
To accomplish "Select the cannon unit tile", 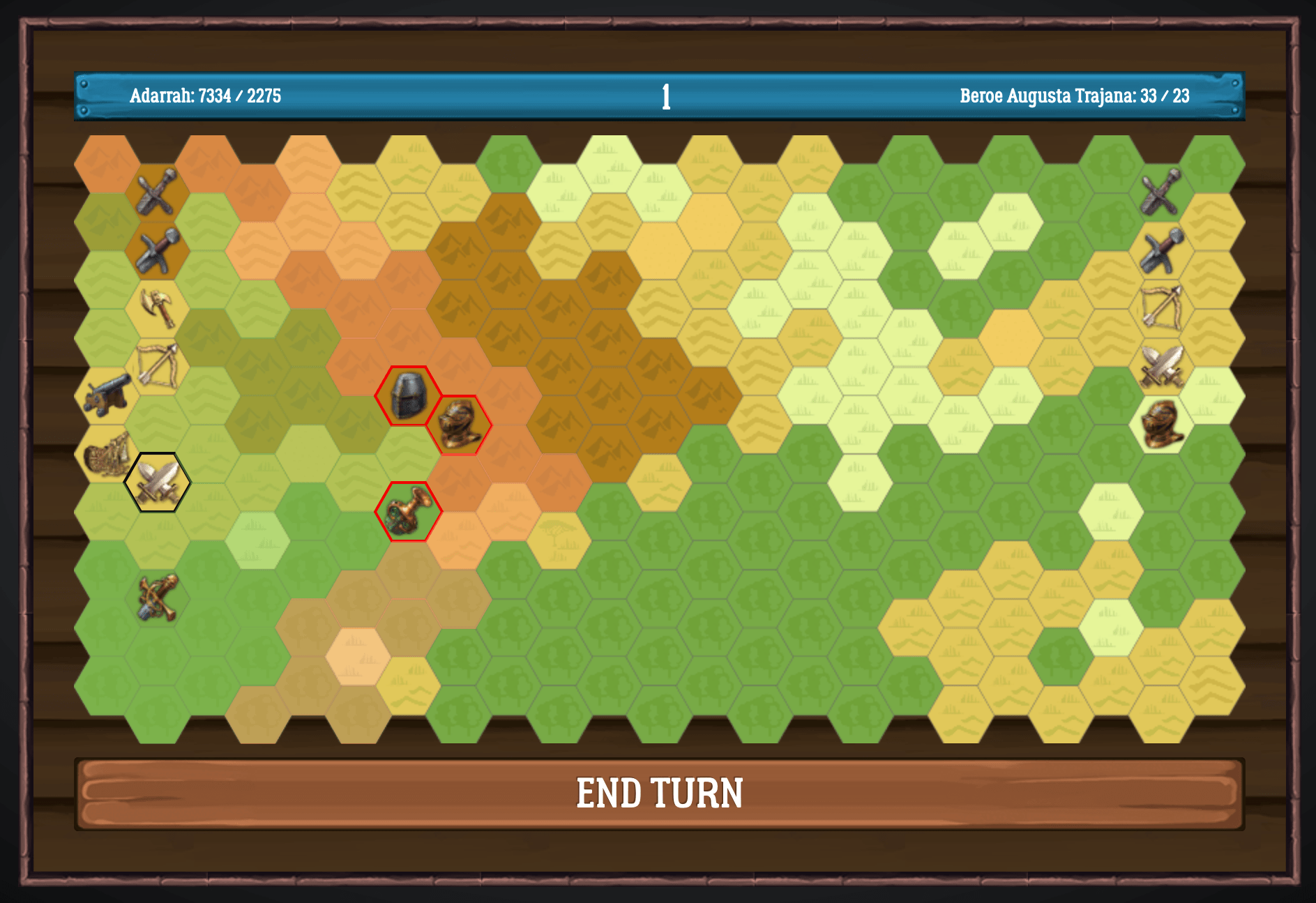I will click(x=107, y=395).
